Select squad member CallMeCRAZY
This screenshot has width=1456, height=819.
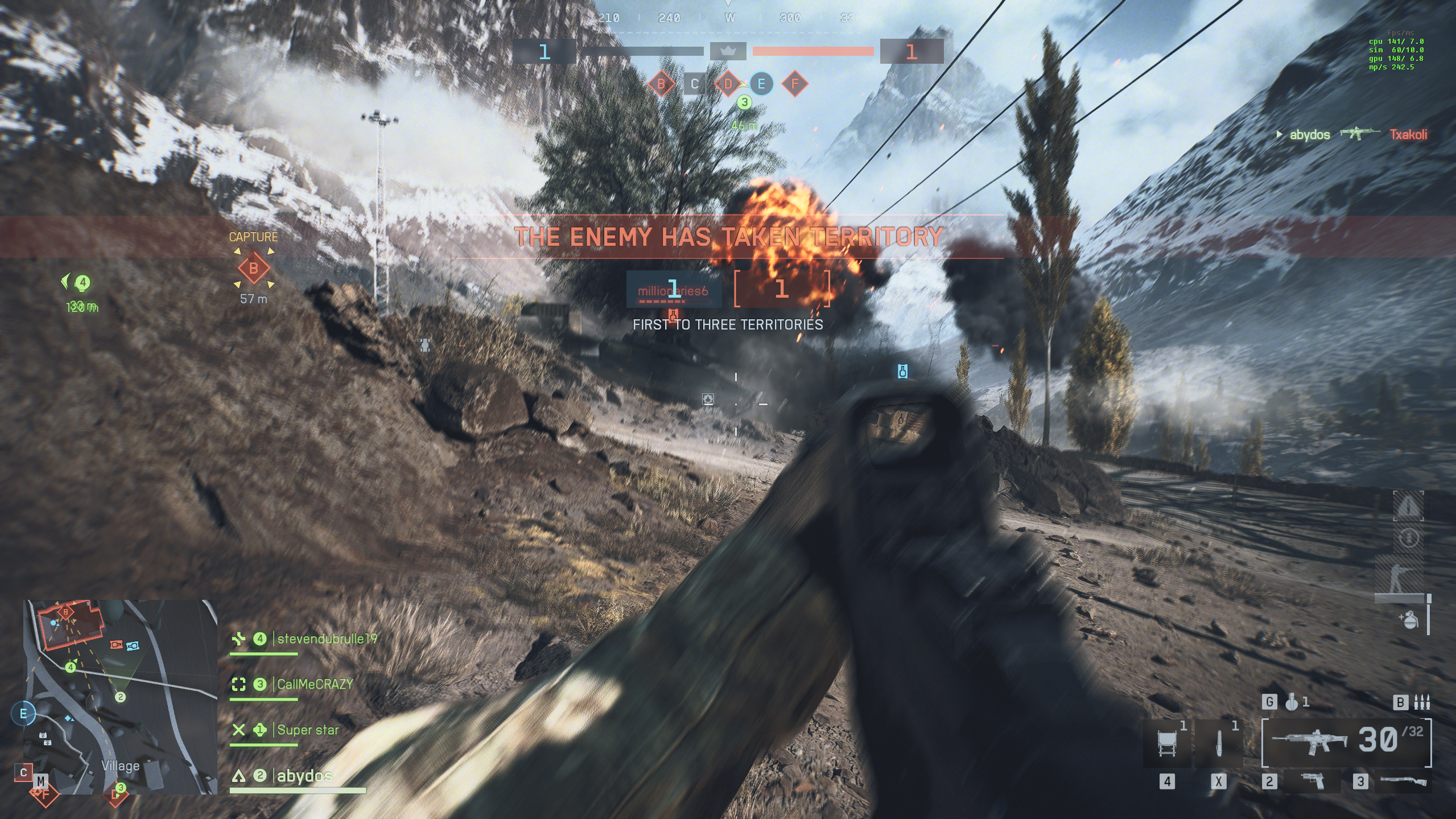pos(315,684)
